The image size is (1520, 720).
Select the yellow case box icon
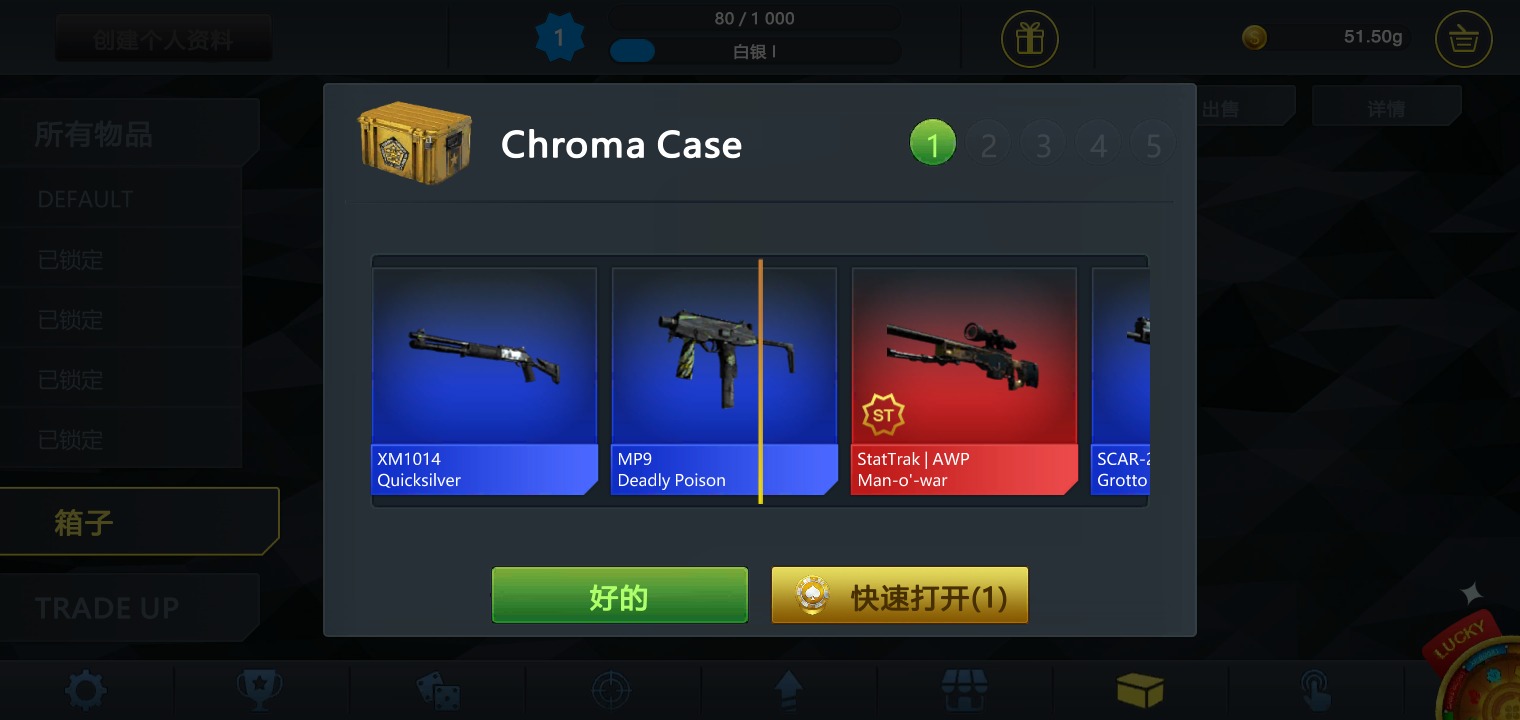[1141, 690]
